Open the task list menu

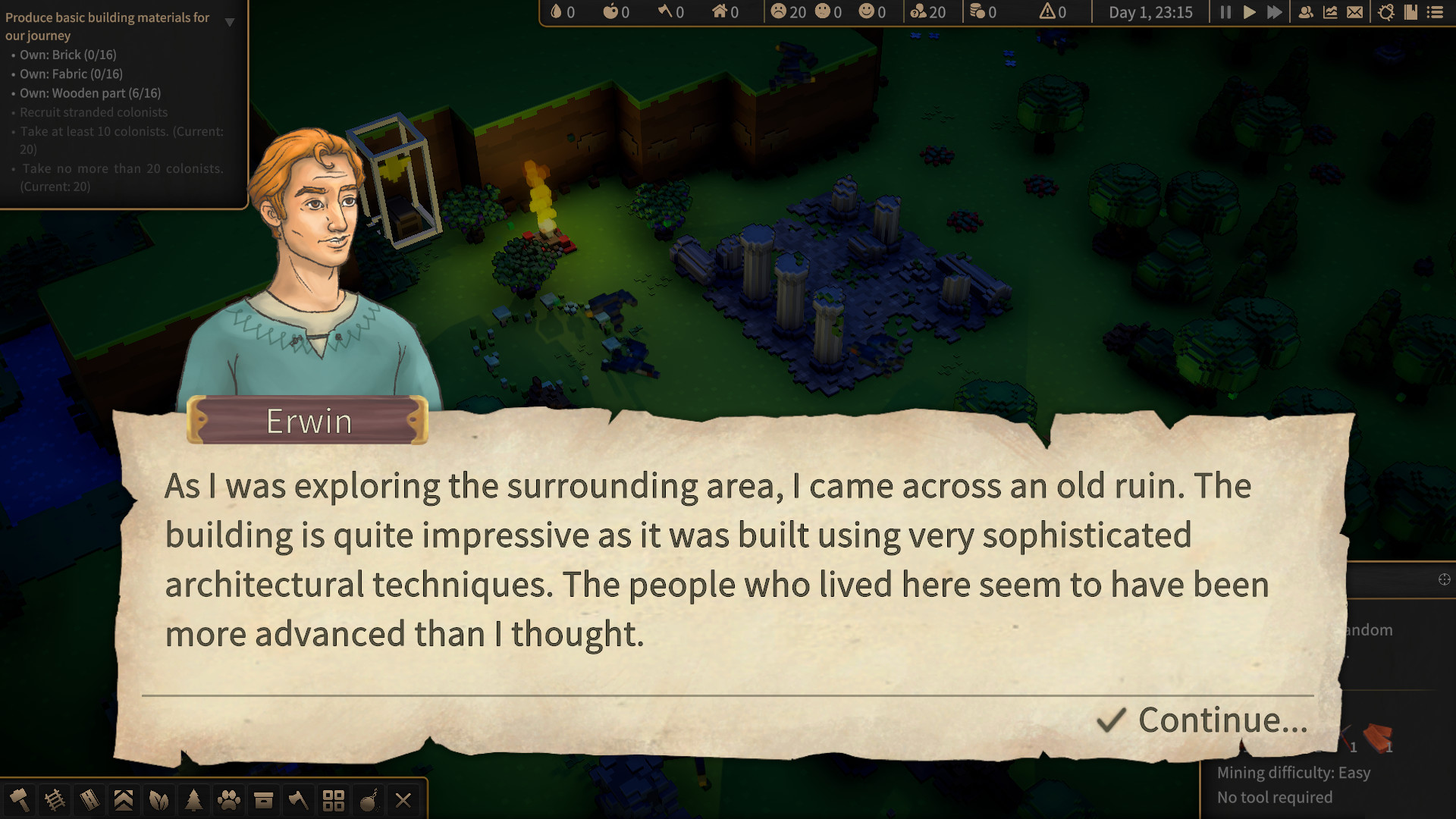1437,12
